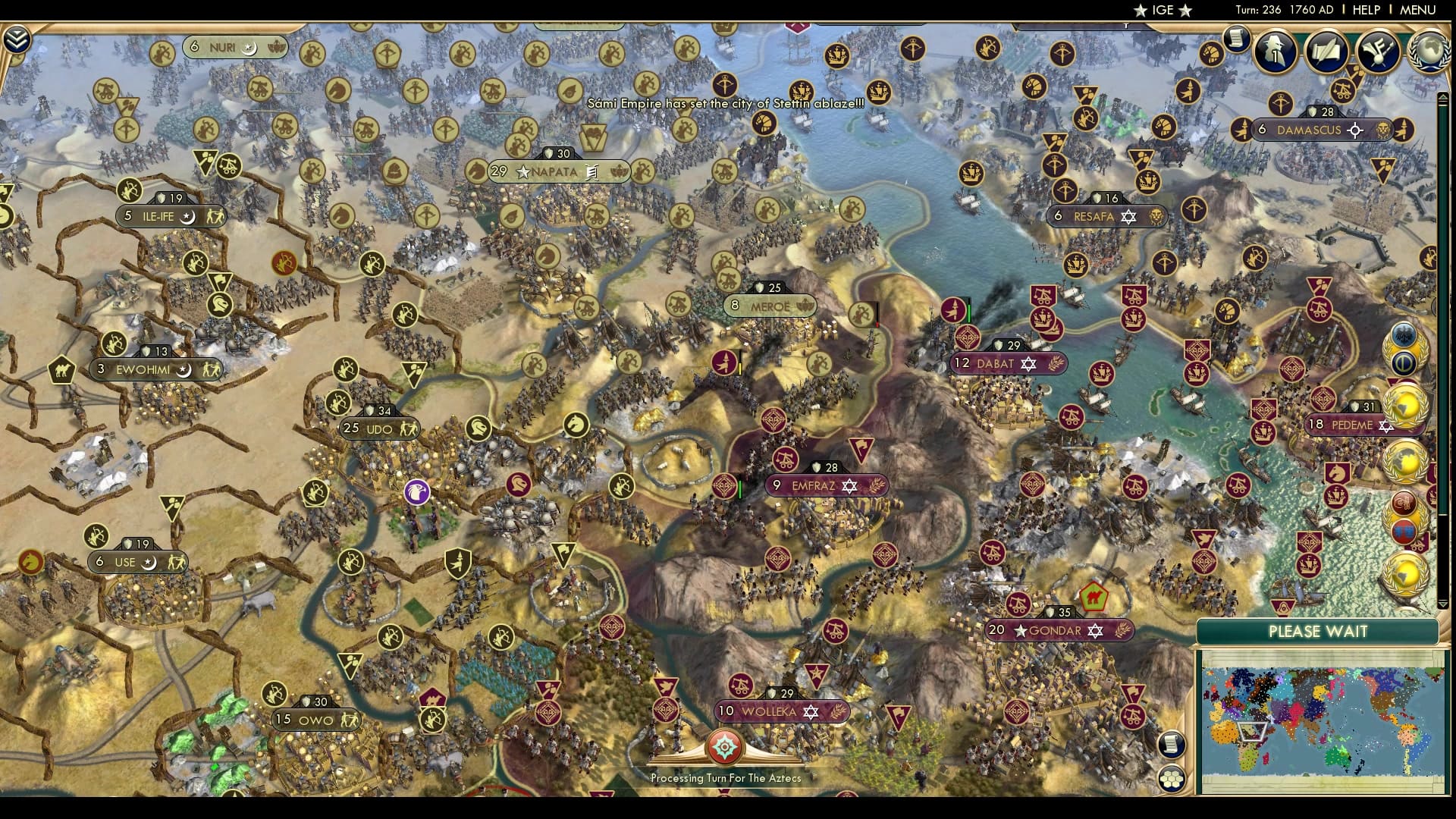Expand the small chevron at the map's top-right corner
This screenshot has width=1456, height=819.
tap(1442, 97)
